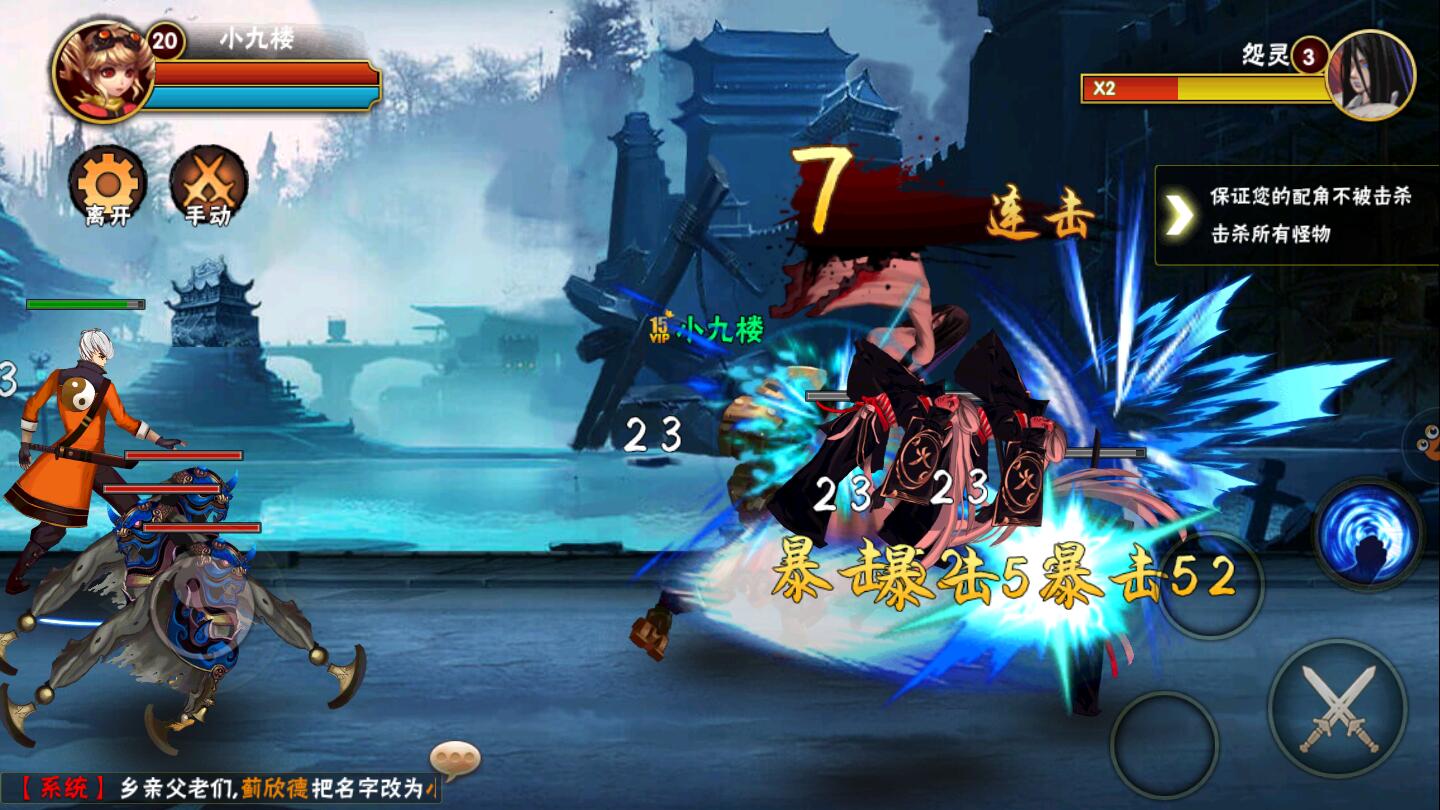1440x810 pixels.
Task: Select the player avatar portrait 小九楼
Action: 102,70
